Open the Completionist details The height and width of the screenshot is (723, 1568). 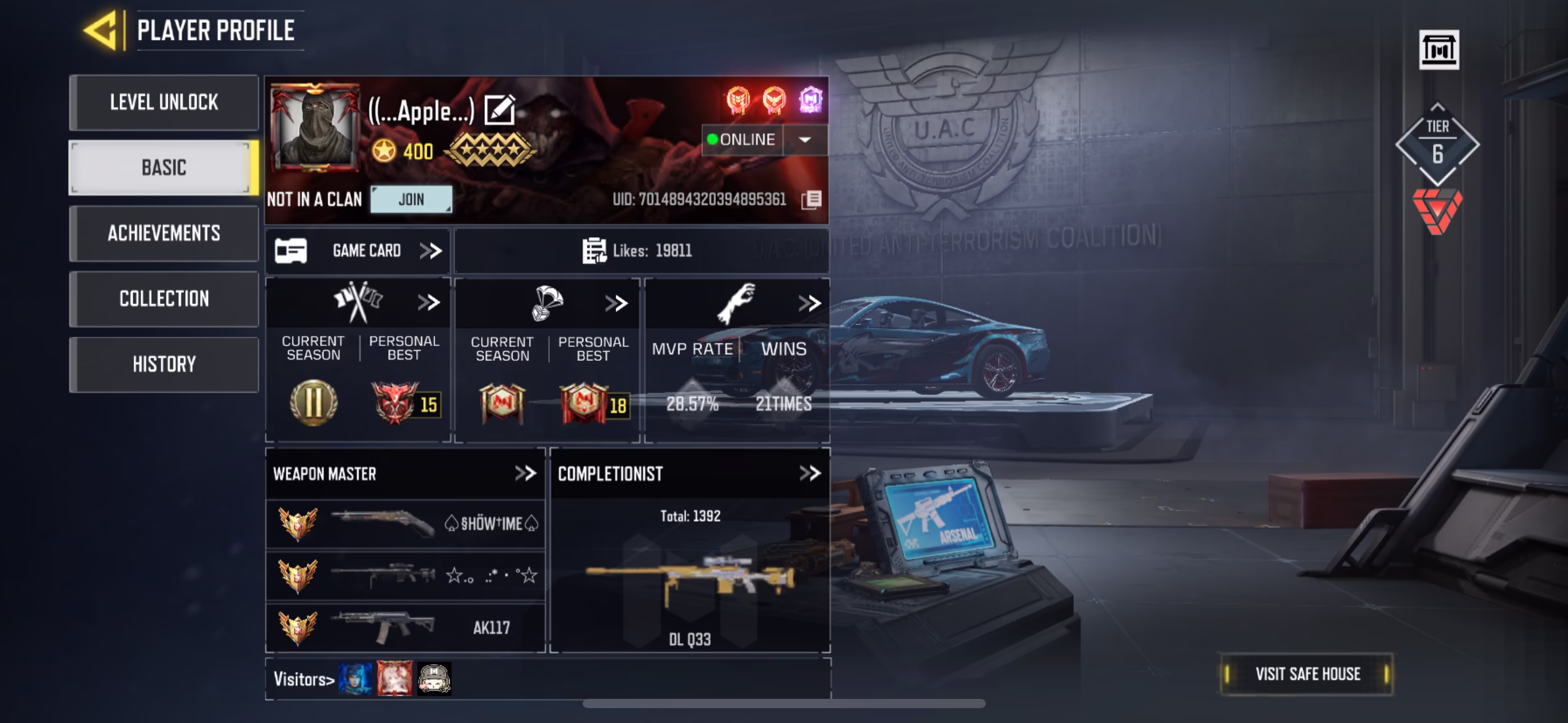809,474
